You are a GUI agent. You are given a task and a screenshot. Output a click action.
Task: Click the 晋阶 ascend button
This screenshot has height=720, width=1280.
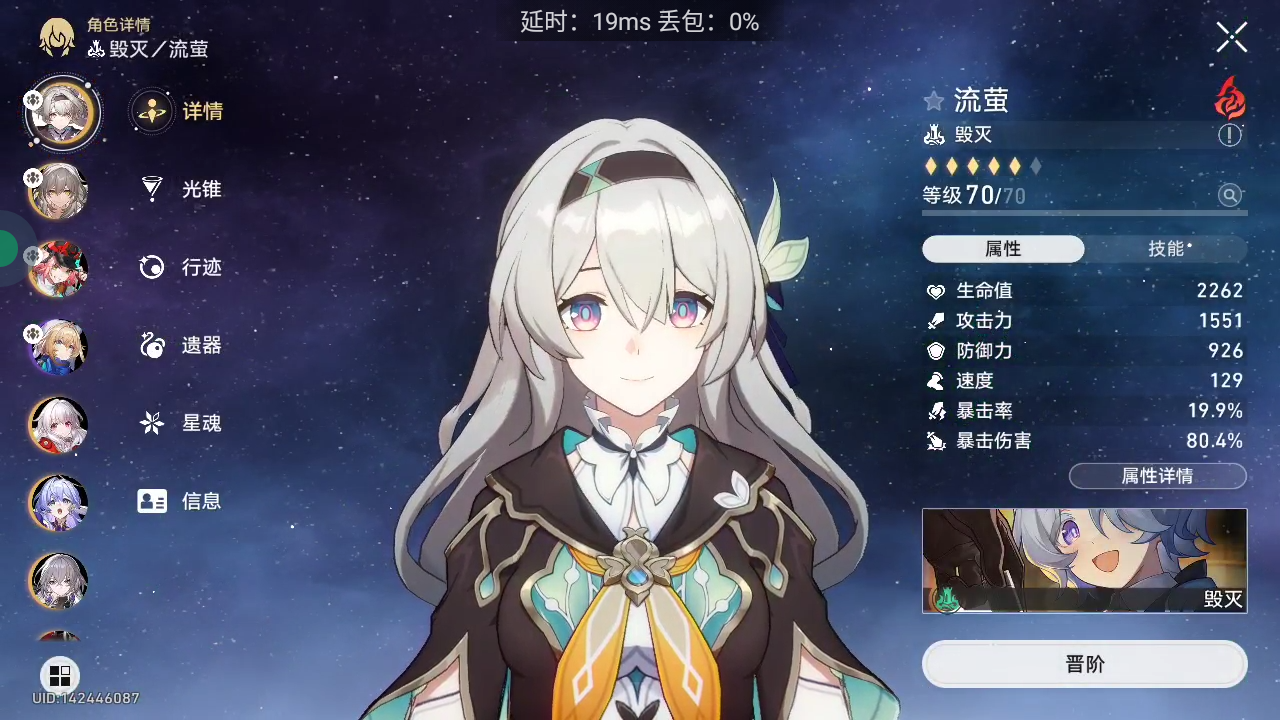[x=1084, y=665]
